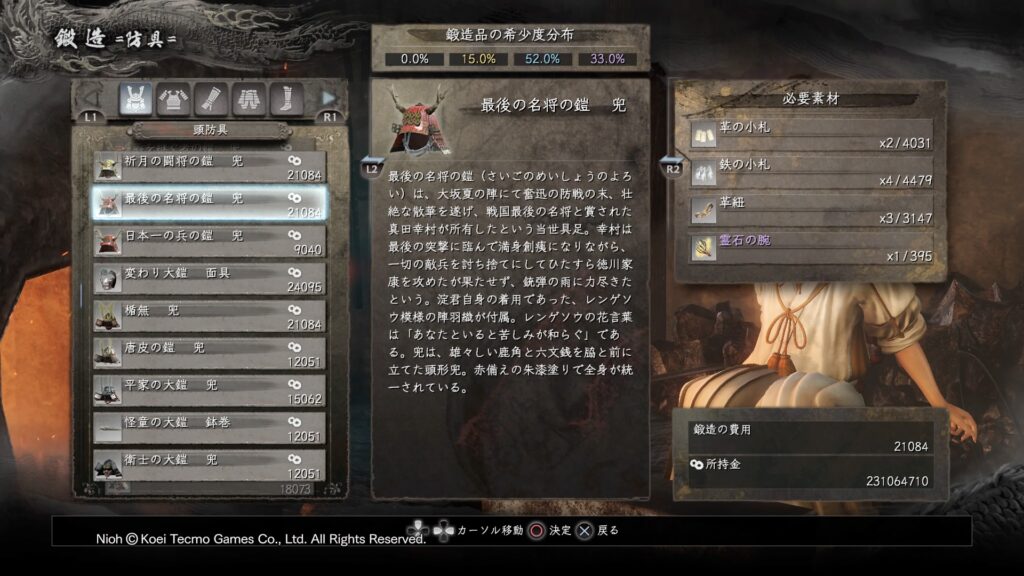Screen dimensions: 1024x576
Task: Select 衛士の大鎧 兜 at list bottom
Action: [x=210, y=464]
